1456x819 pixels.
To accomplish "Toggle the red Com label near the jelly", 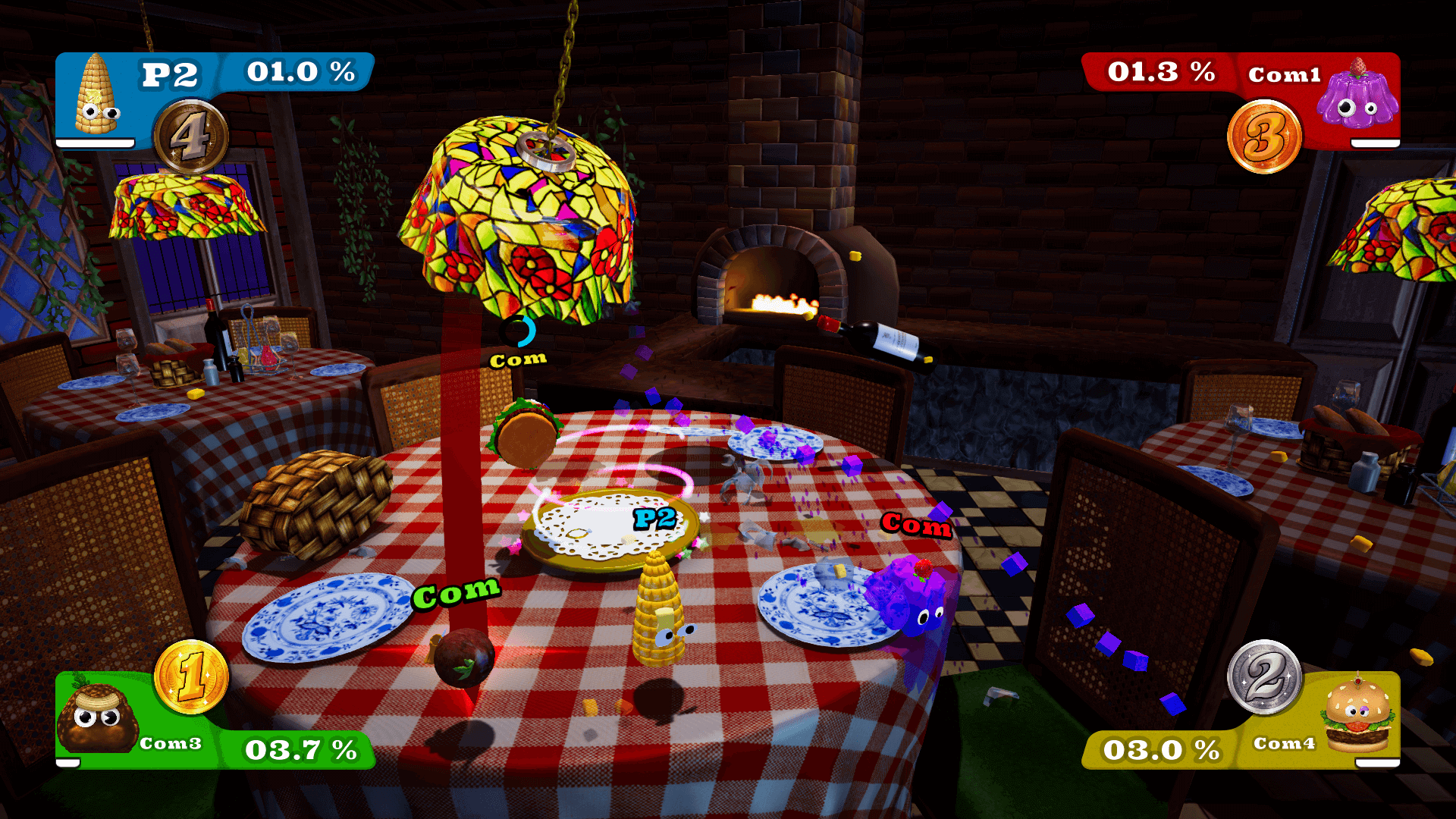I will 915,526.
